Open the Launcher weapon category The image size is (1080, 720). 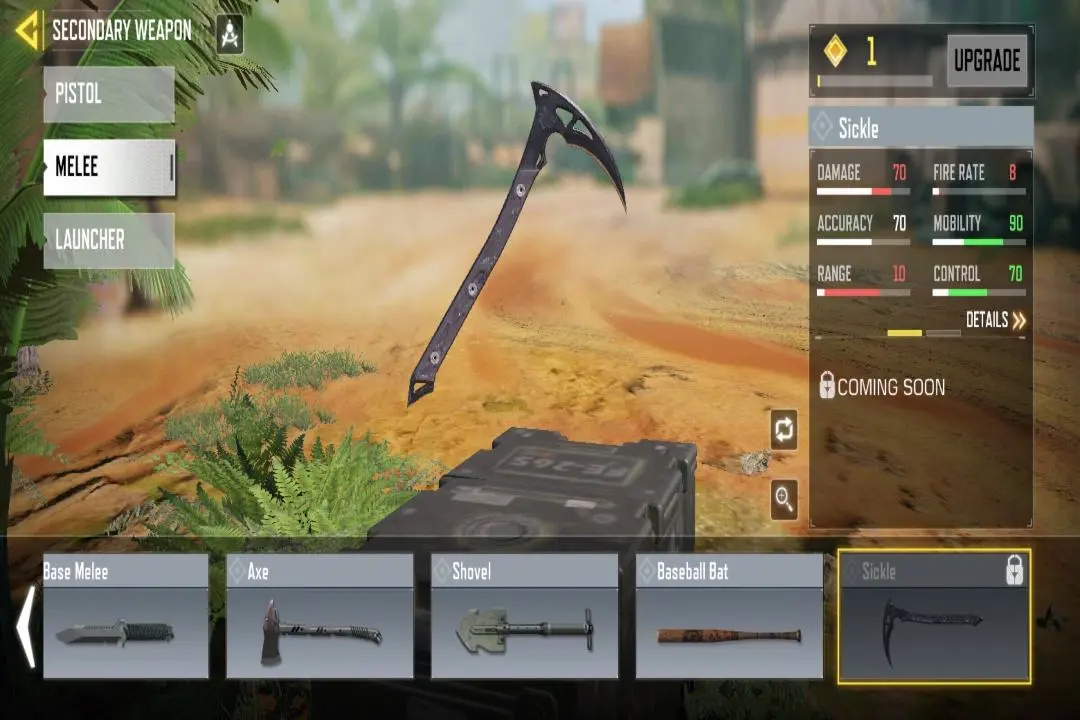point(109,240)
